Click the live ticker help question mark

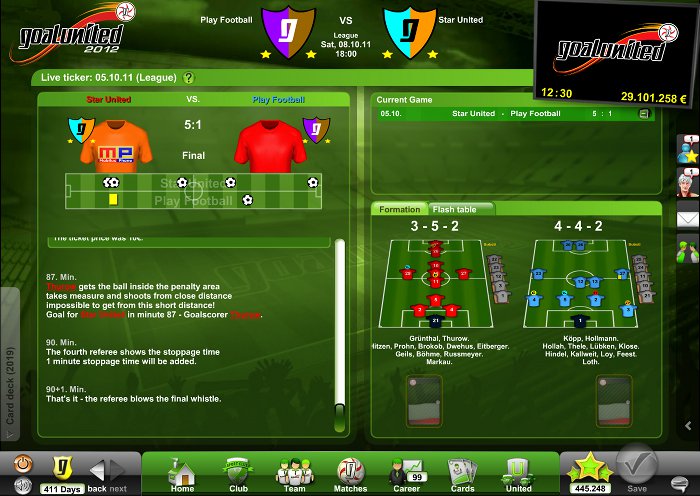[188, 77]
